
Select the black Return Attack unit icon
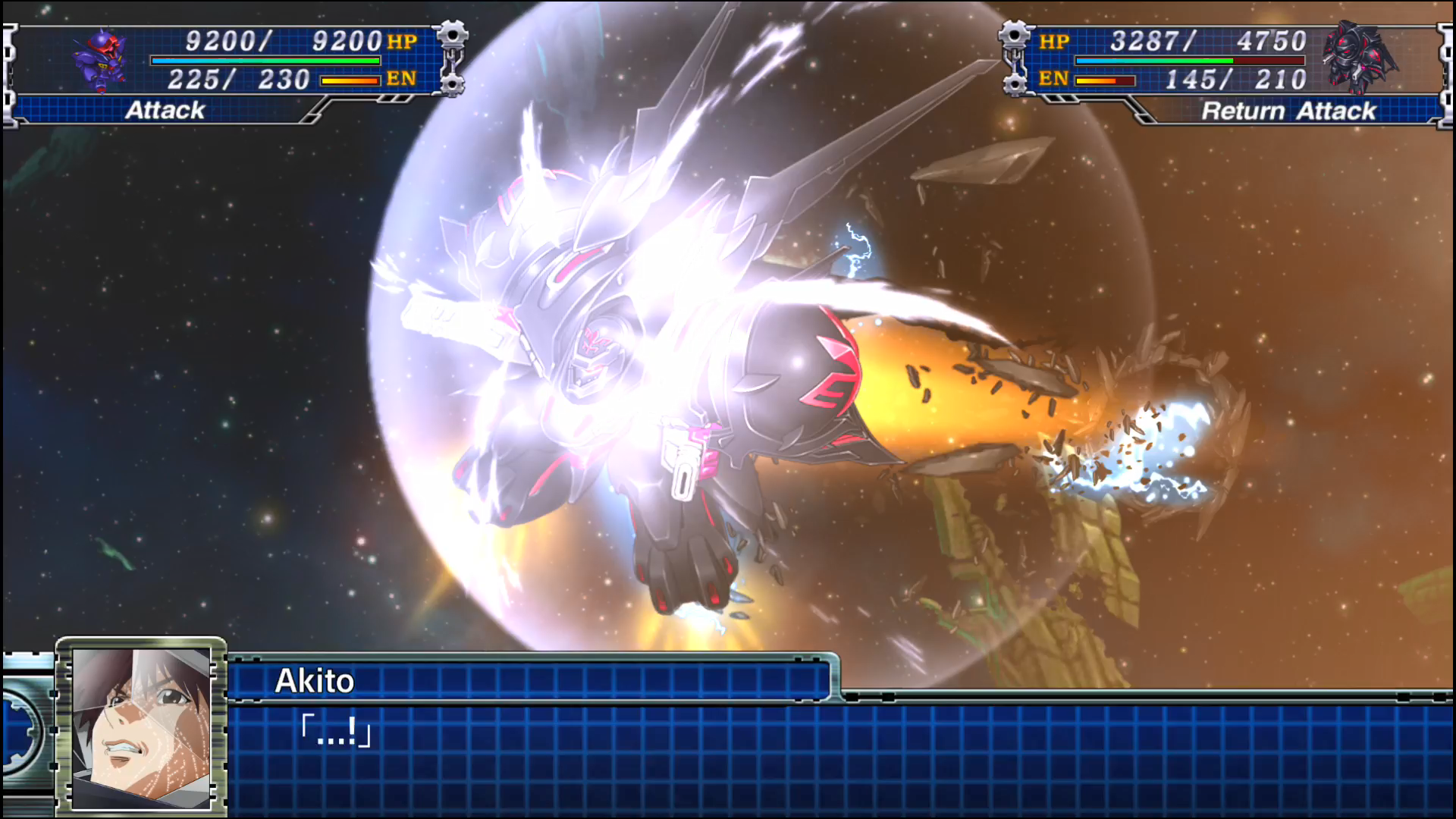tap(1358, 58)
